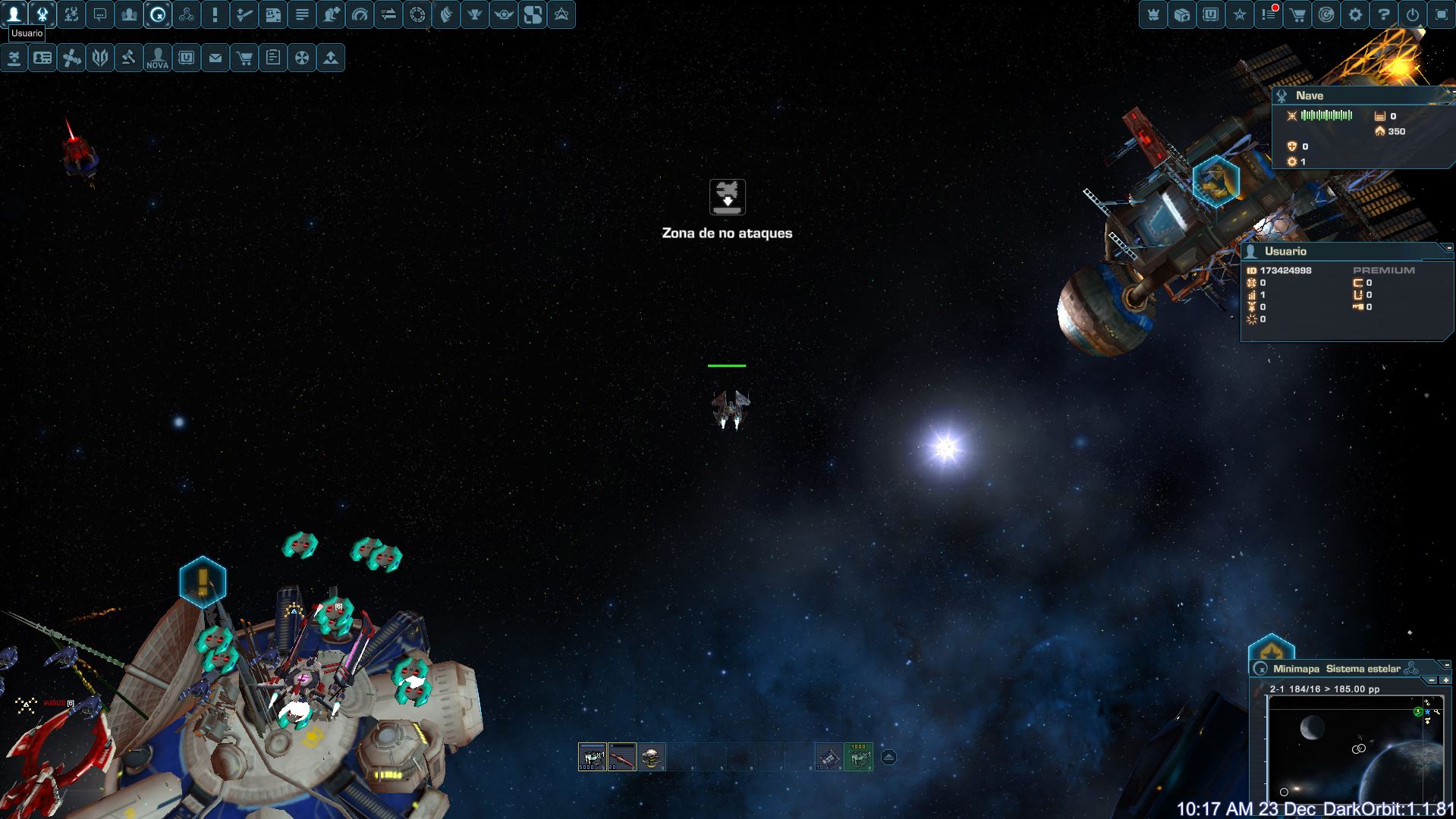This screenshot has width=1456, height=819.
Task: Expand the hotbar with the arrow button
Action: pos(888,757)
